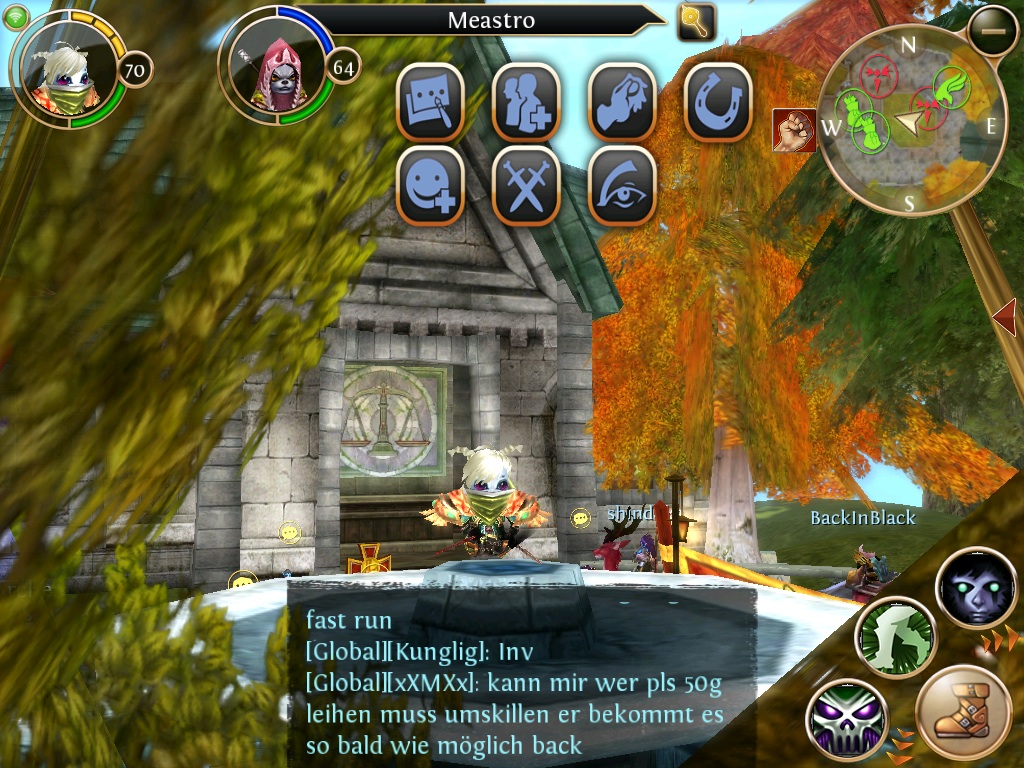Click the golden key icon beside Meastro

pyautogui.click(x=696, y=21)
